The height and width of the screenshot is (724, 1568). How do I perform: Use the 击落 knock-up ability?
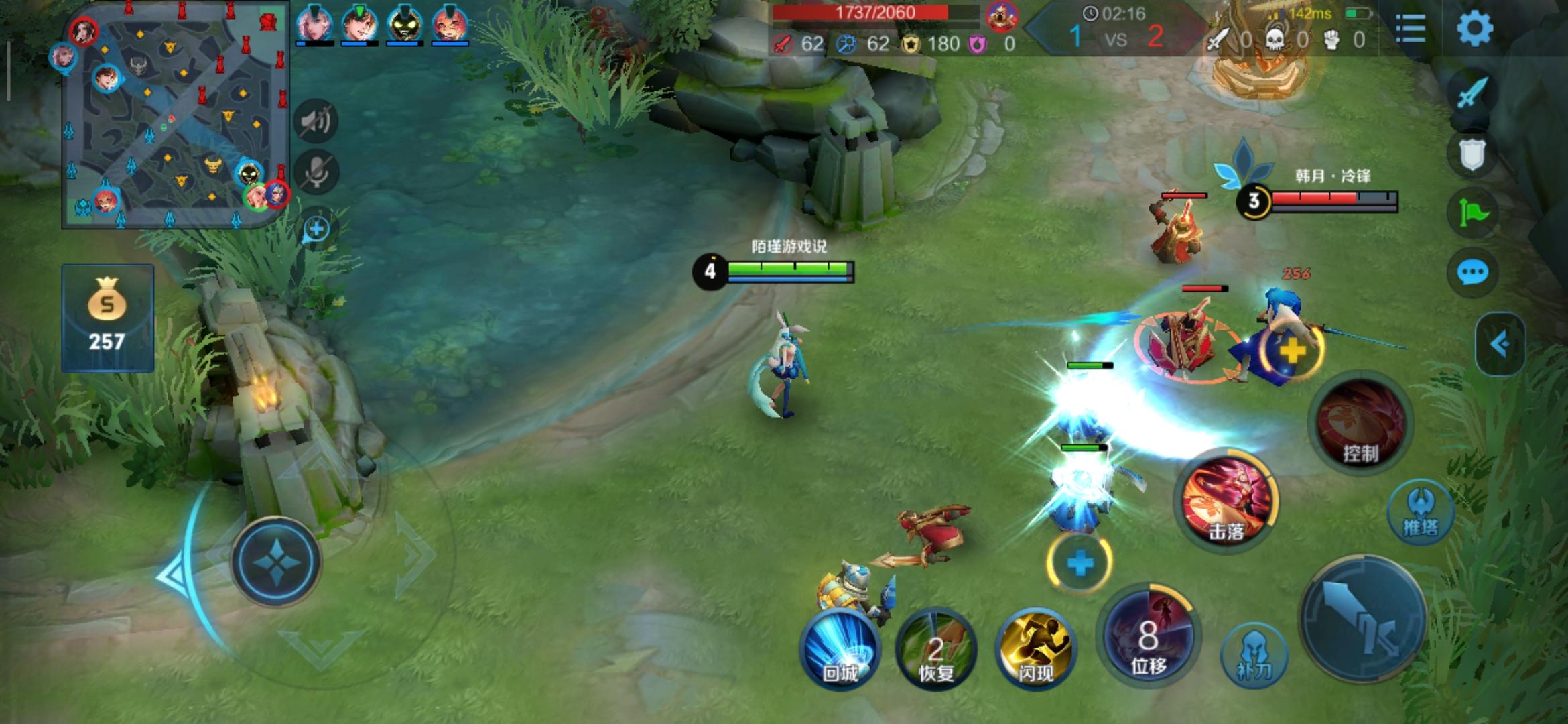(x=1226, y=499)
